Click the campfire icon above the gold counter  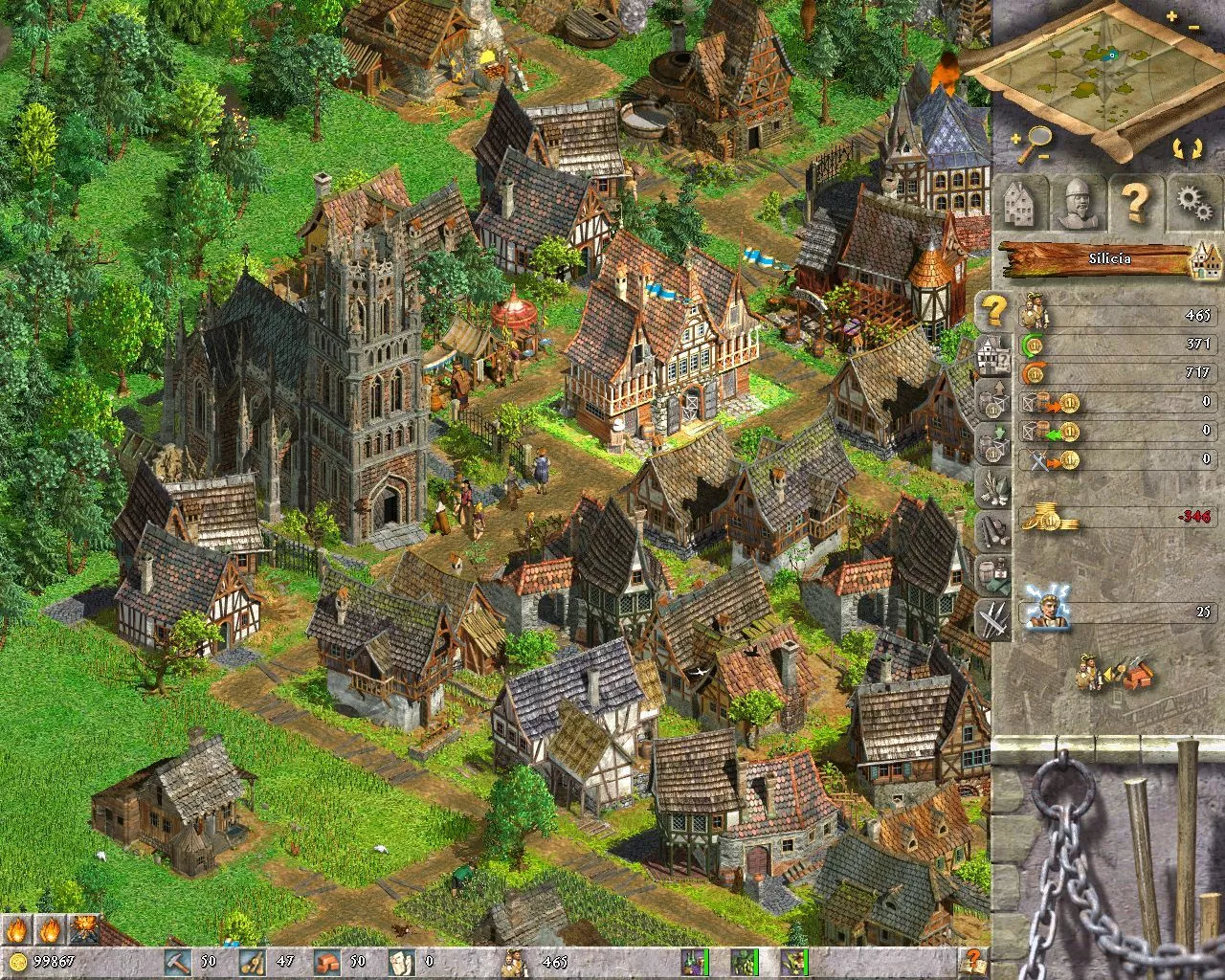pyautogui.click(x=85, y=928)
